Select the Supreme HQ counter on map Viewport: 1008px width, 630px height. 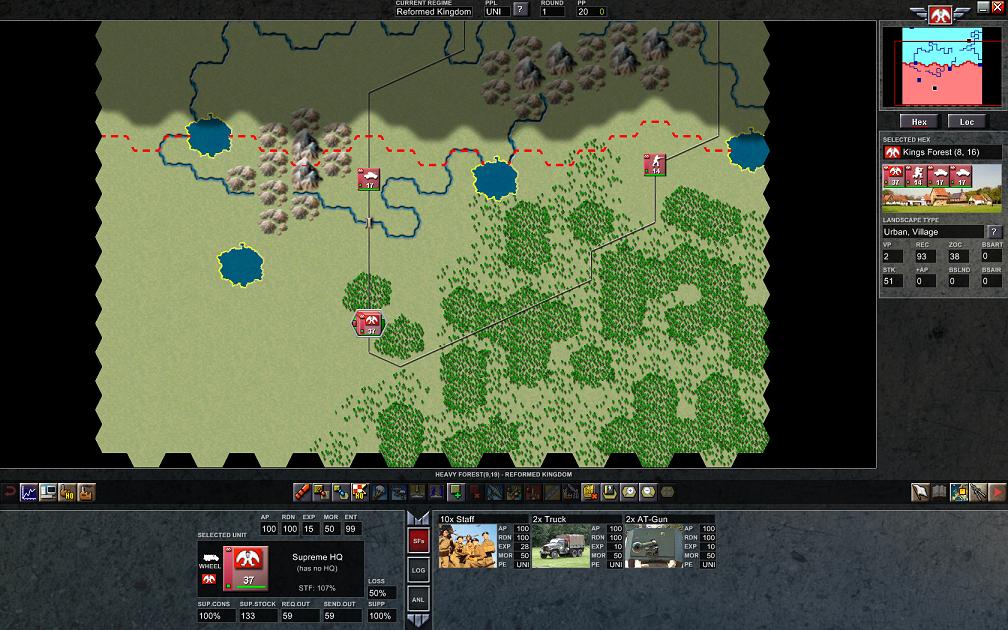(x=368, y=323)
